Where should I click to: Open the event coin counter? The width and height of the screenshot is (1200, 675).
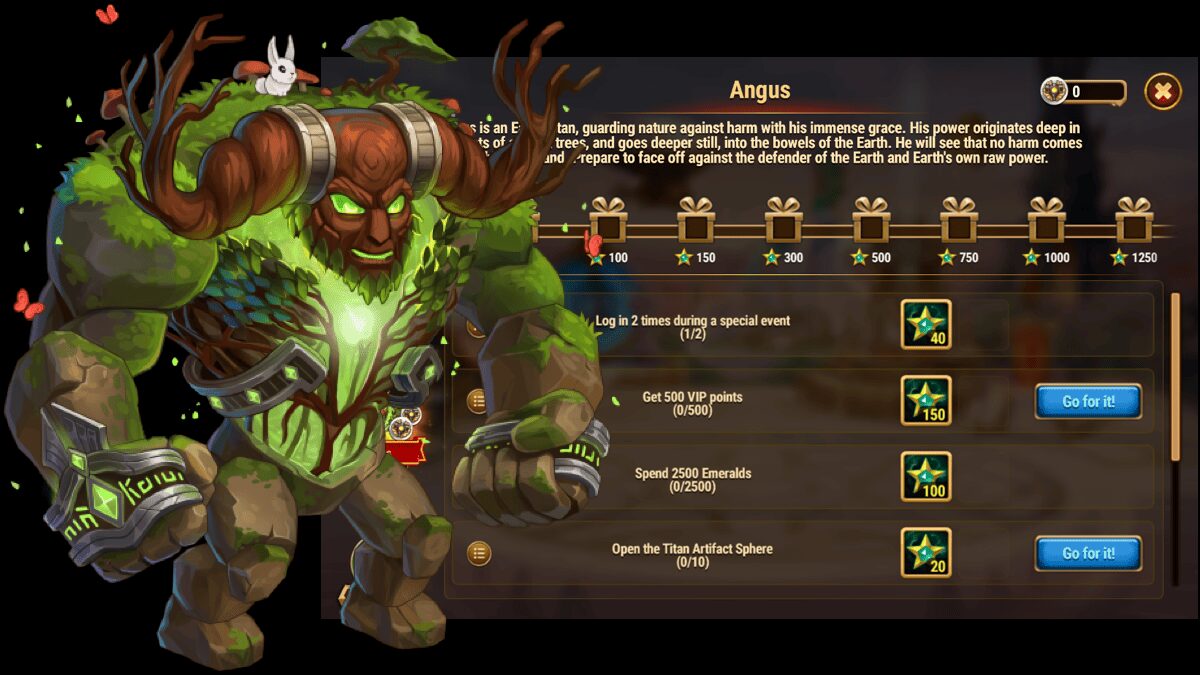pos(1083,92)
